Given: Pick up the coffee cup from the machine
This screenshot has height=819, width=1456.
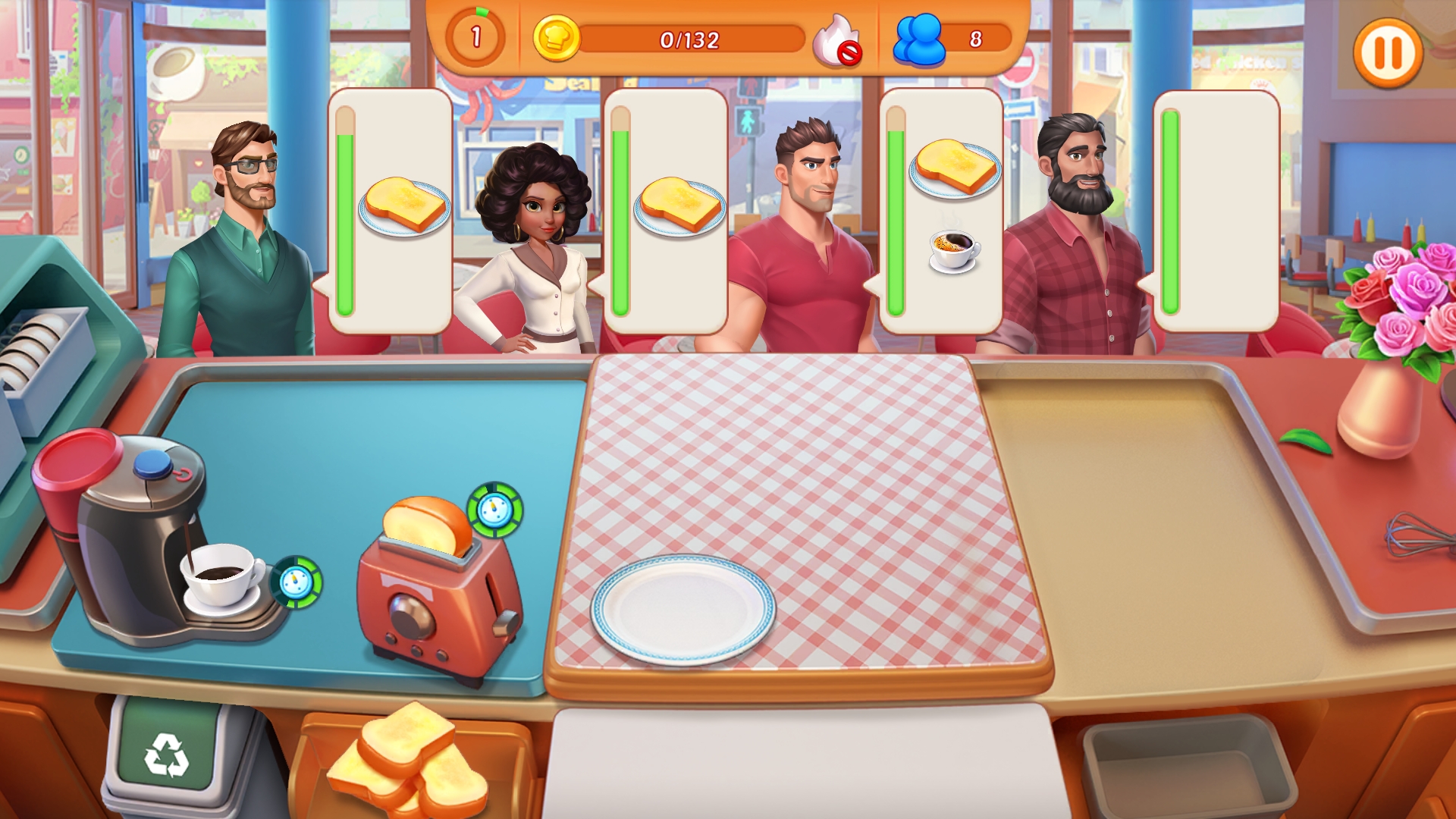Looking at the screenshot, I should click(220, 578).
